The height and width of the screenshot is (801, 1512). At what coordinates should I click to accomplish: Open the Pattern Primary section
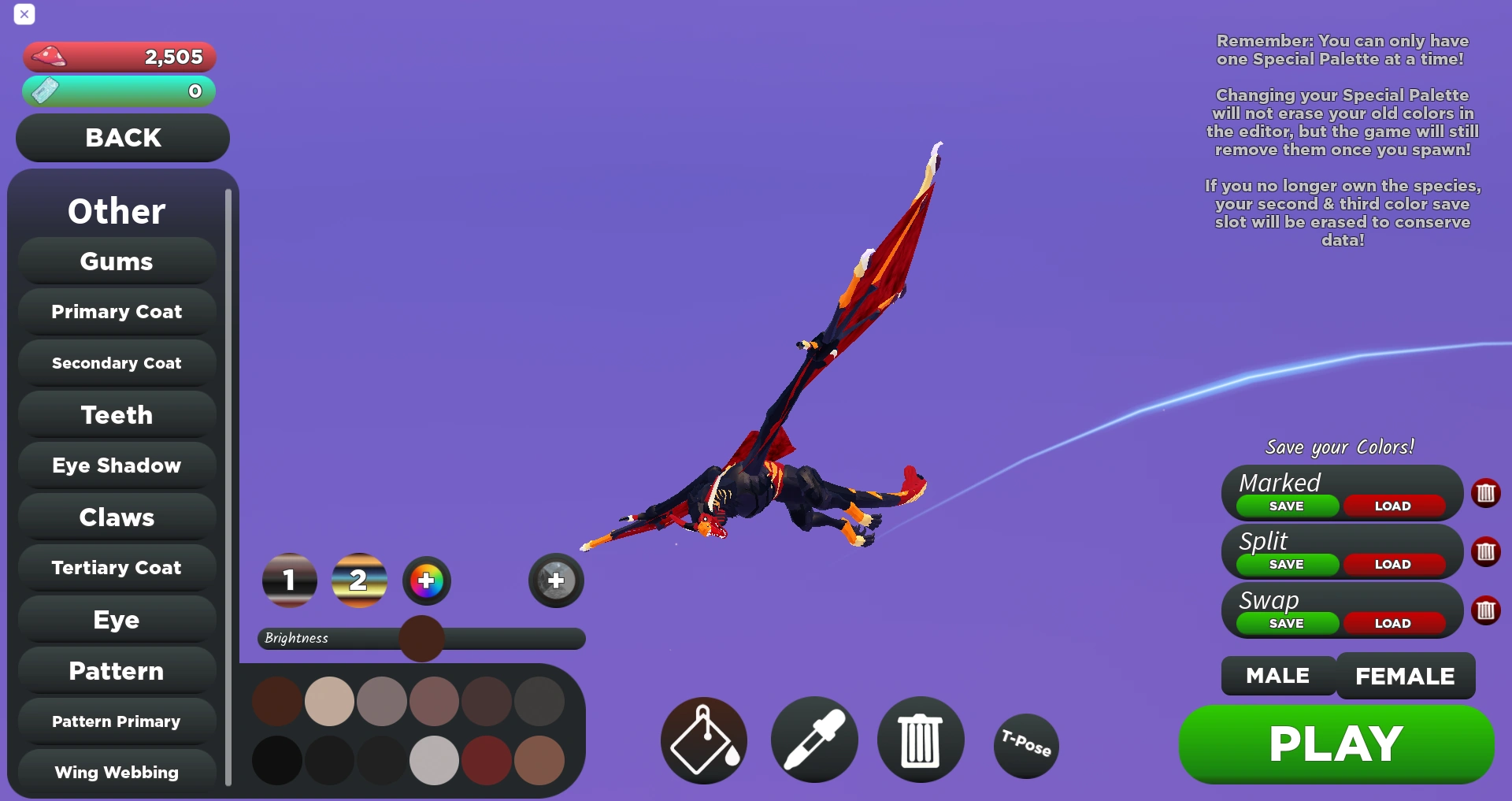point(116,721)
